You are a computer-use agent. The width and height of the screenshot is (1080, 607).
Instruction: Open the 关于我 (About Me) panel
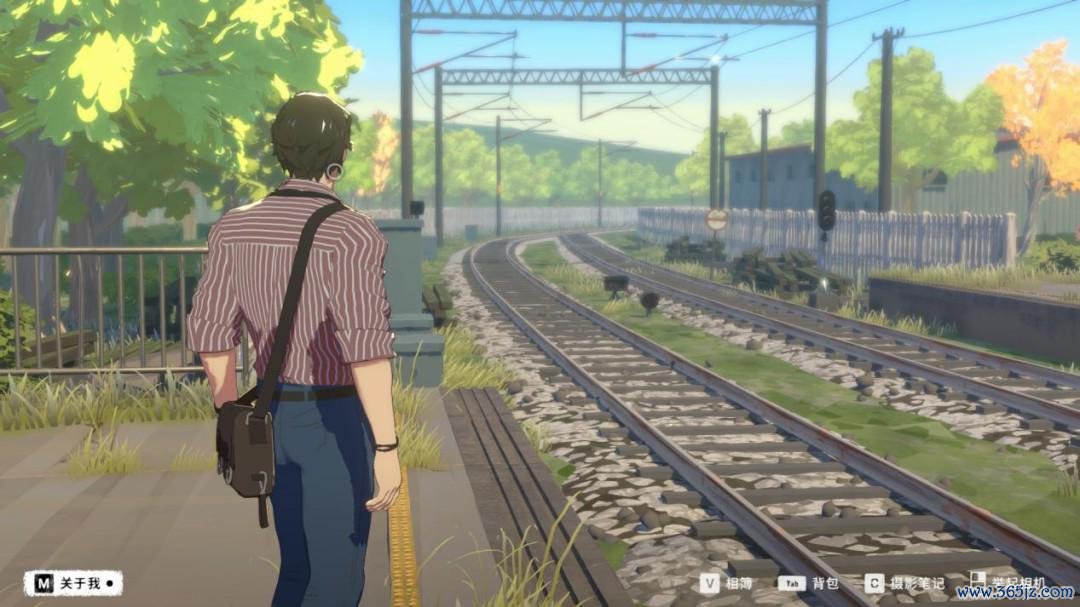(x=72, y=583)
